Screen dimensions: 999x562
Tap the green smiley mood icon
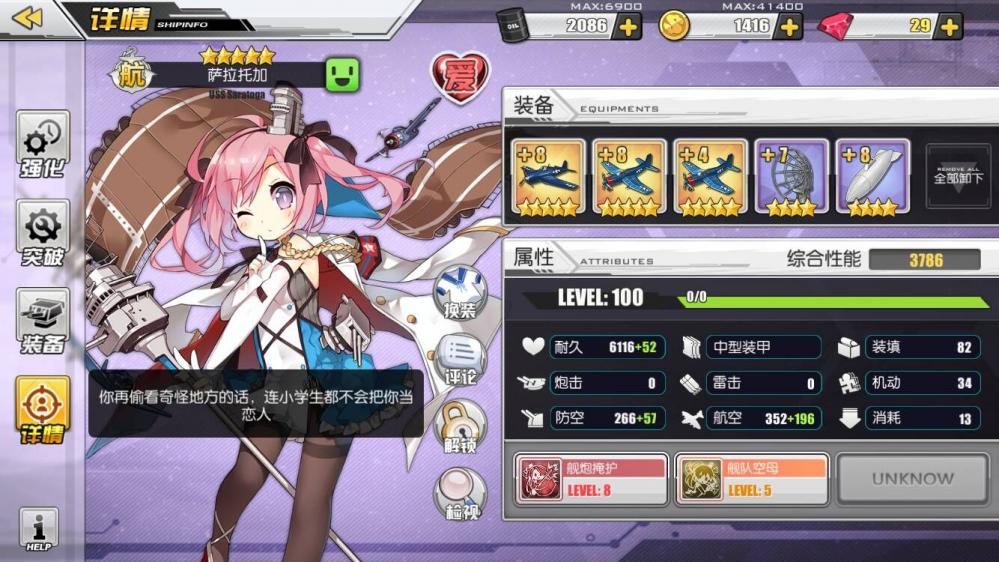(342, 74)
